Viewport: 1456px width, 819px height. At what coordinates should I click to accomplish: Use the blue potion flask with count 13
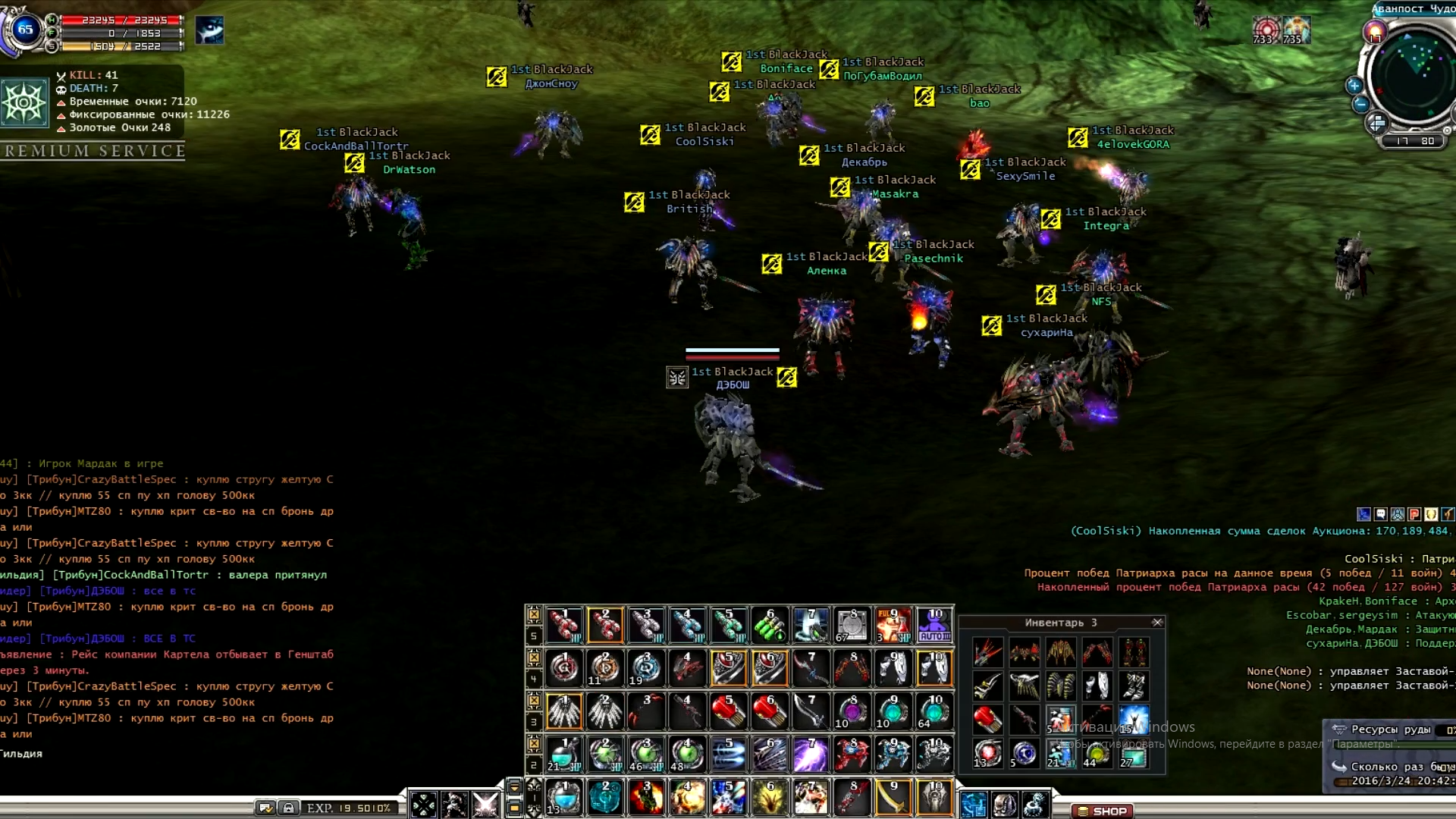(x=564, y=798)
